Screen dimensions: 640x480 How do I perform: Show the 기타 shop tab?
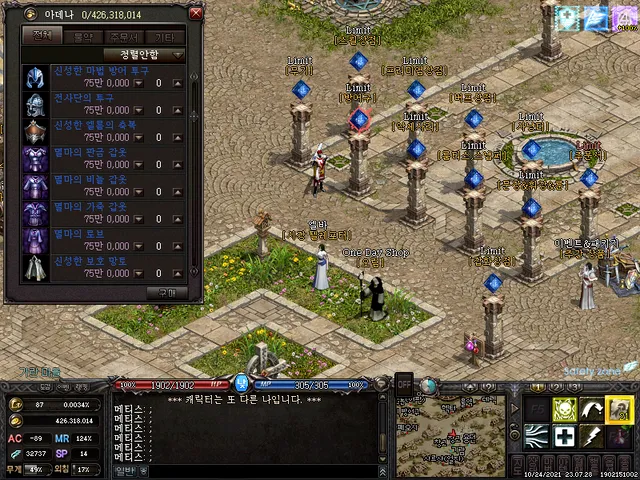point(167,36)
